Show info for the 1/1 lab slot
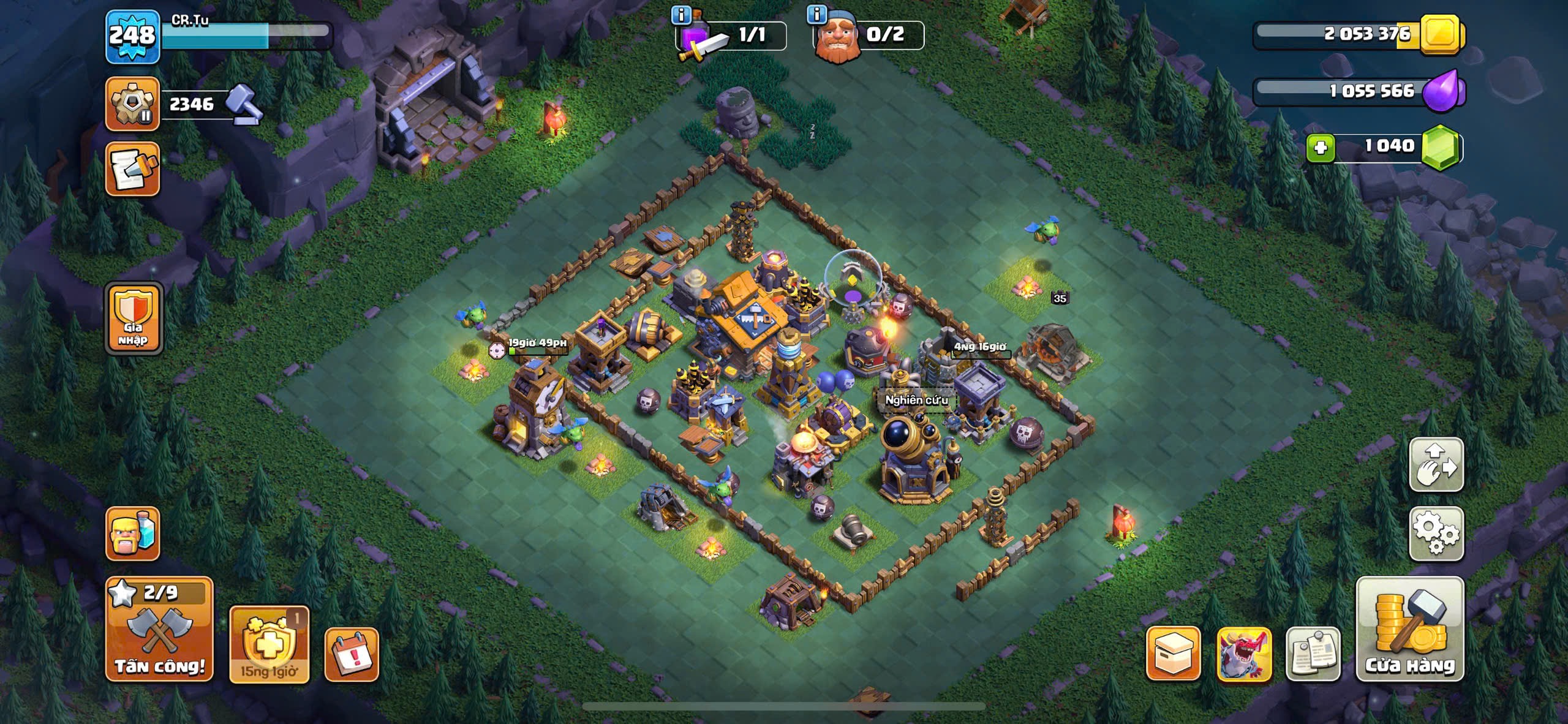The width and height of the screenshot is (1568, 724). 681,15
